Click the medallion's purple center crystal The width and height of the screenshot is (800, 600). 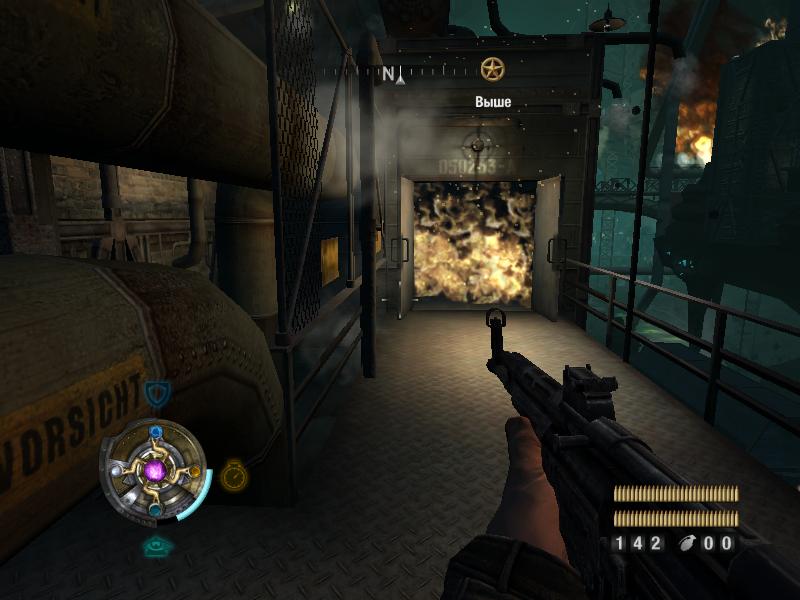[x=155, y=470]
